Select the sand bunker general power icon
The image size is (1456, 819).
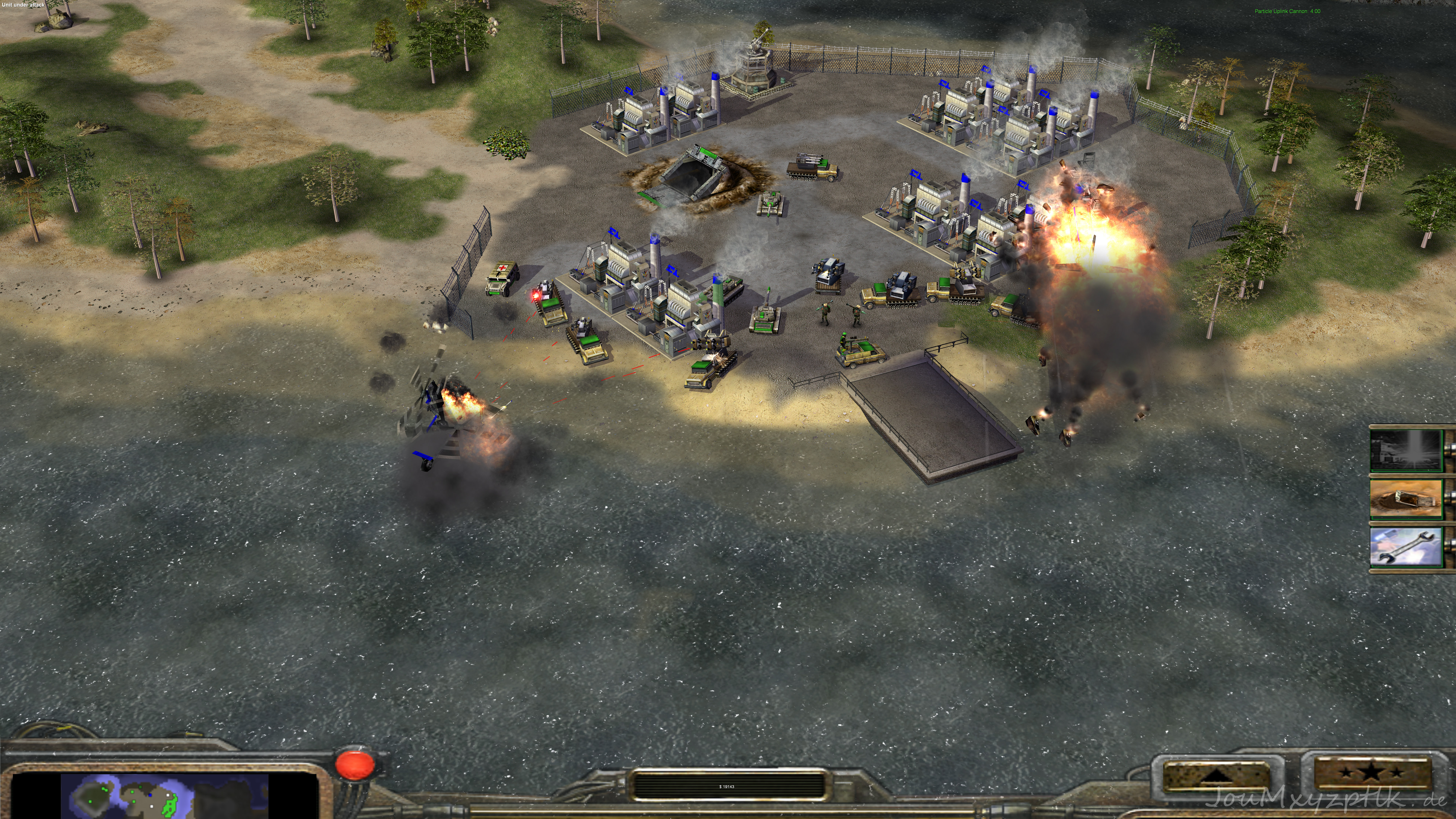(x=1406, y=499)
